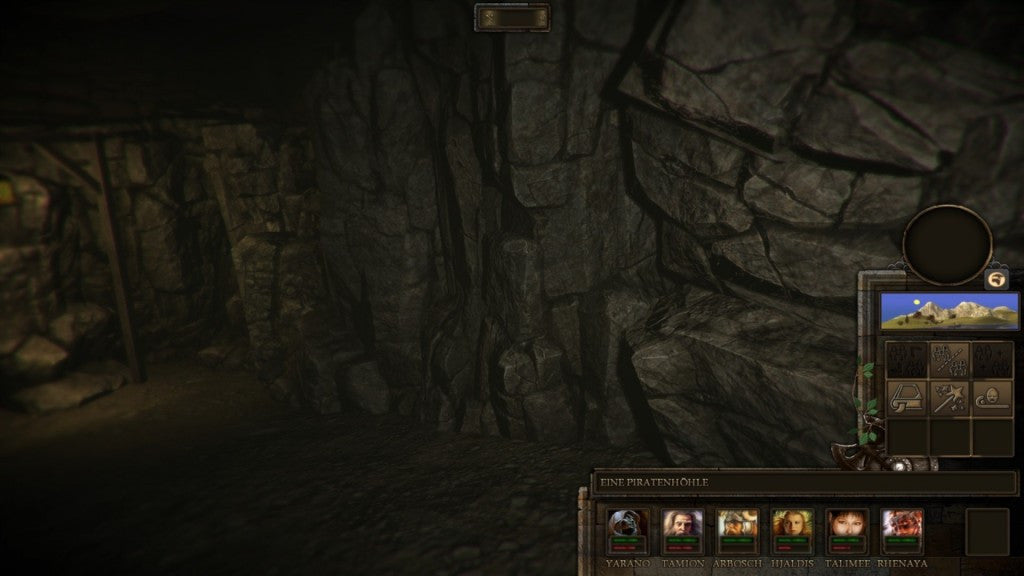Activate the split party action icon
Image resolution: width=1024 pixels, height=576 pixels.
click(949, 360)
